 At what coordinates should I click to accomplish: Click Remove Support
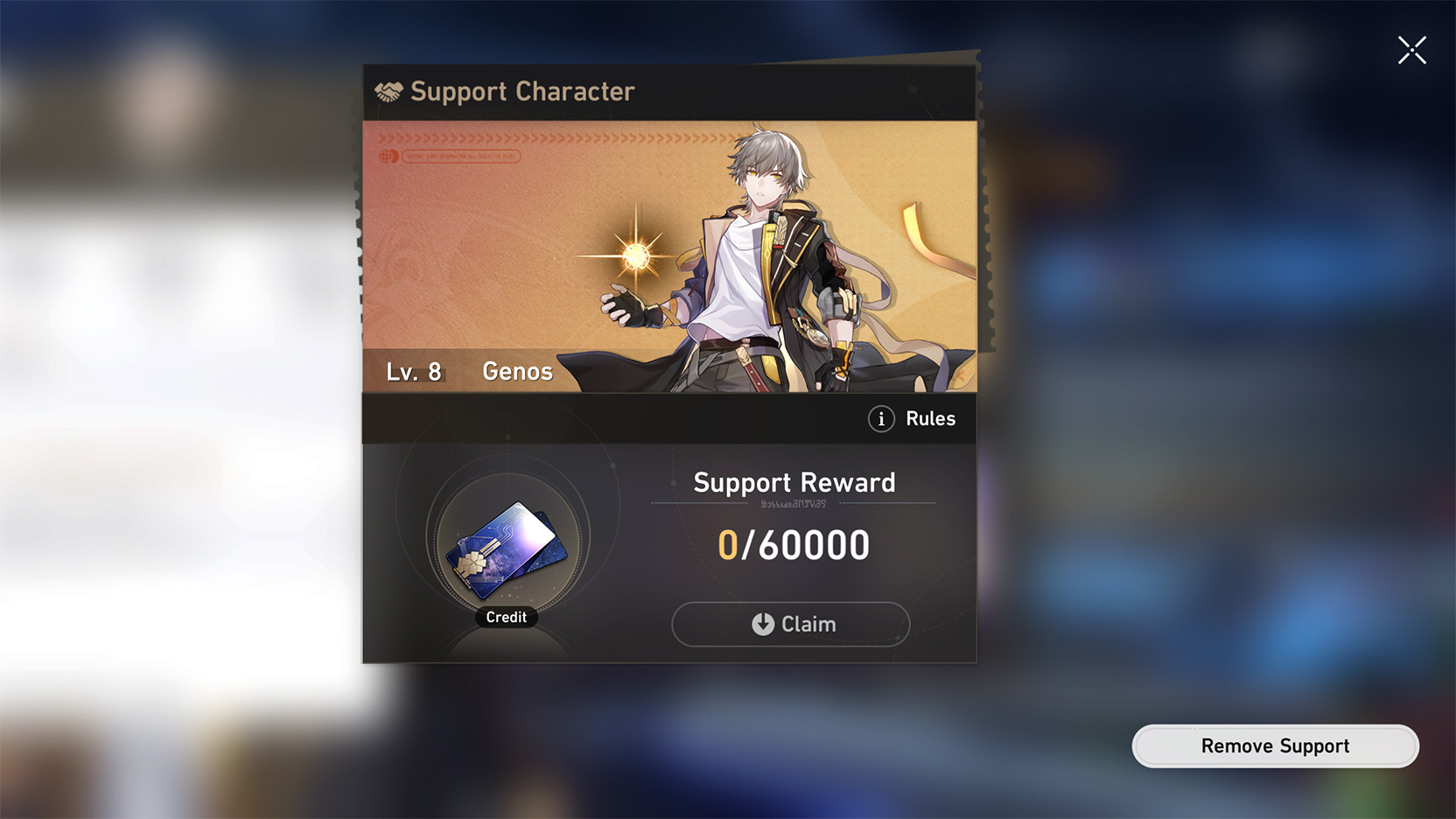1275,745
